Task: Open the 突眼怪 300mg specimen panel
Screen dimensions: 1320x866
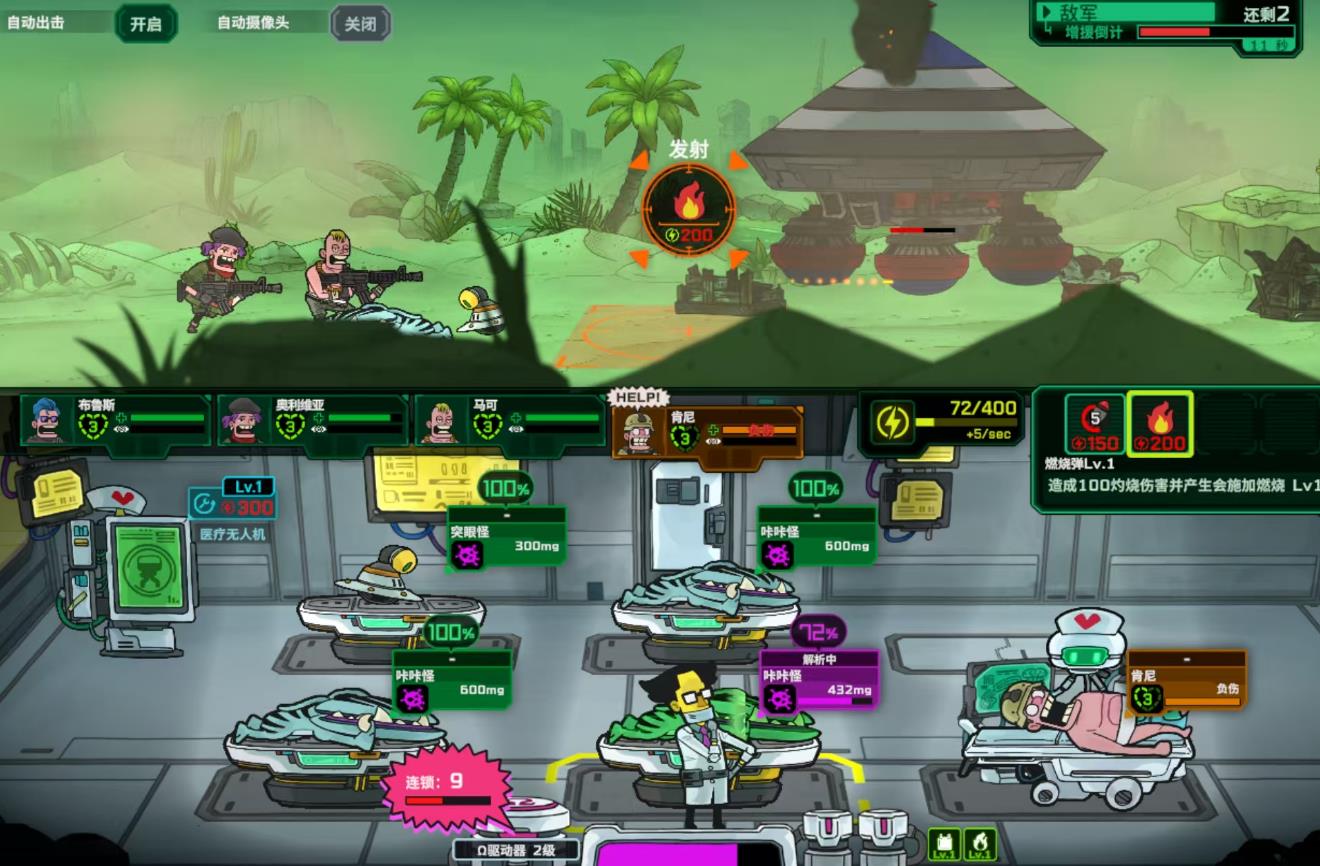Action: tap(506, 538)
